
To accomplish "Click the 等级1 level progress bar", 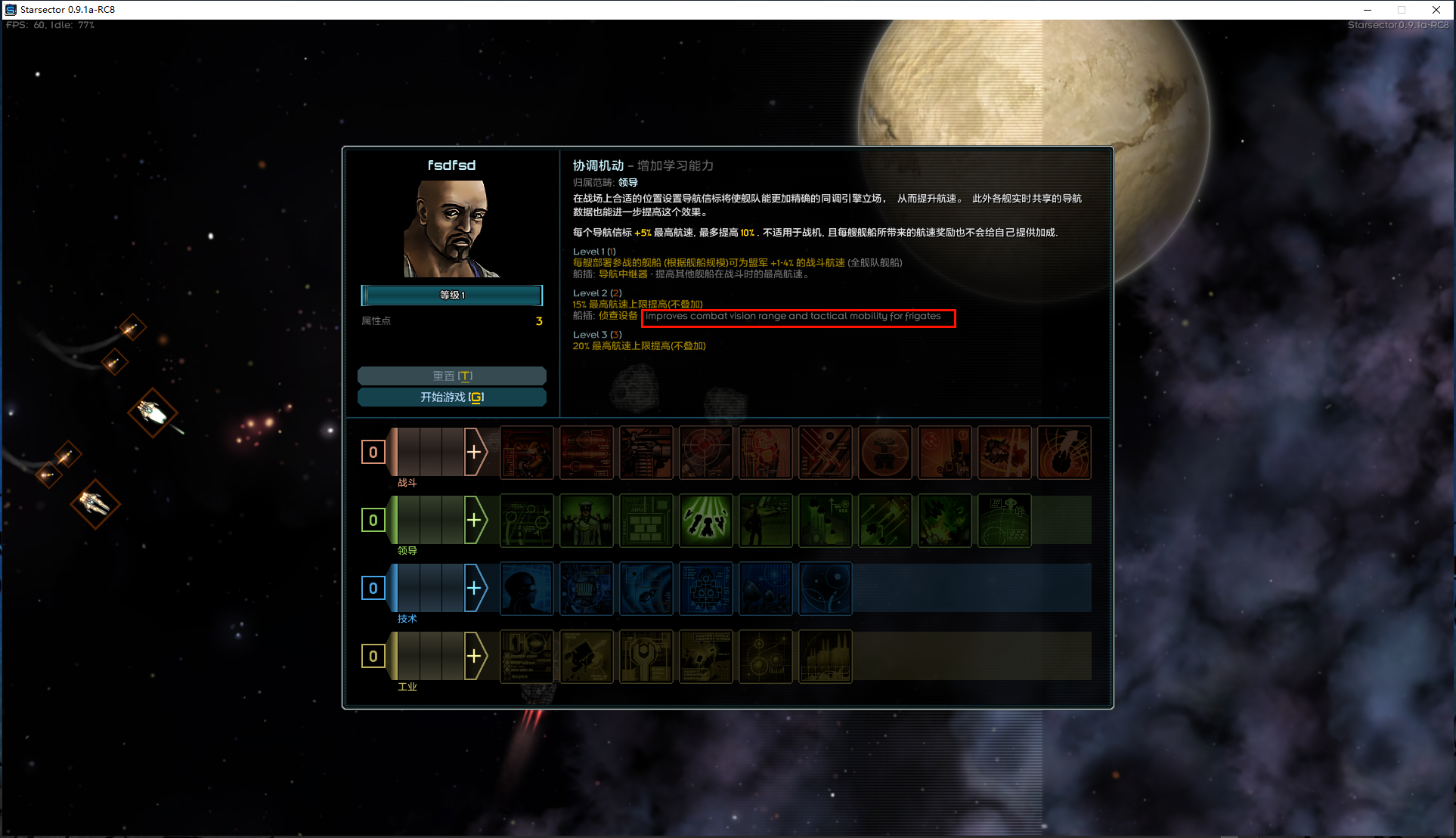I will [x=451, y=295].
